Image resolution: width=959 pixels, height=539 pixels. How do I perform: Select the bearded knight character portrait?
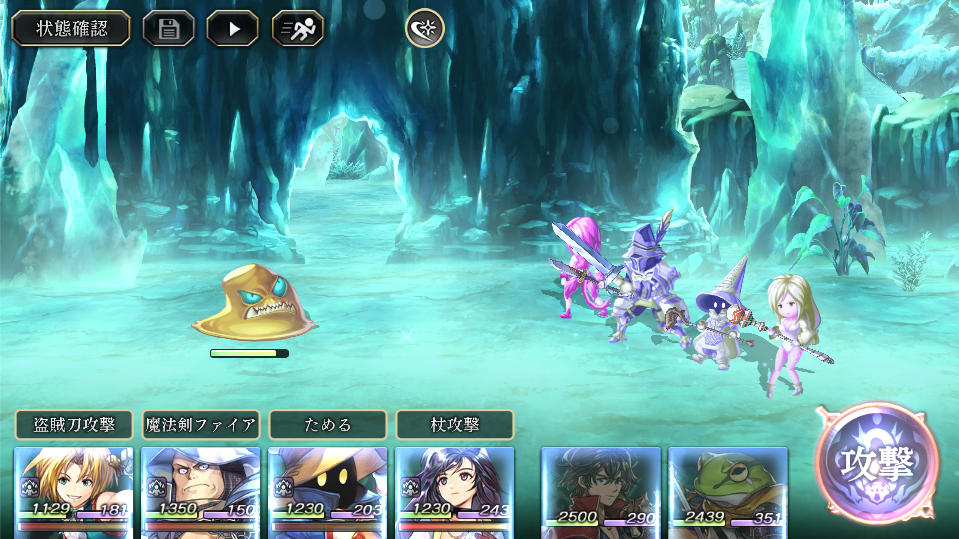[201, 490]
